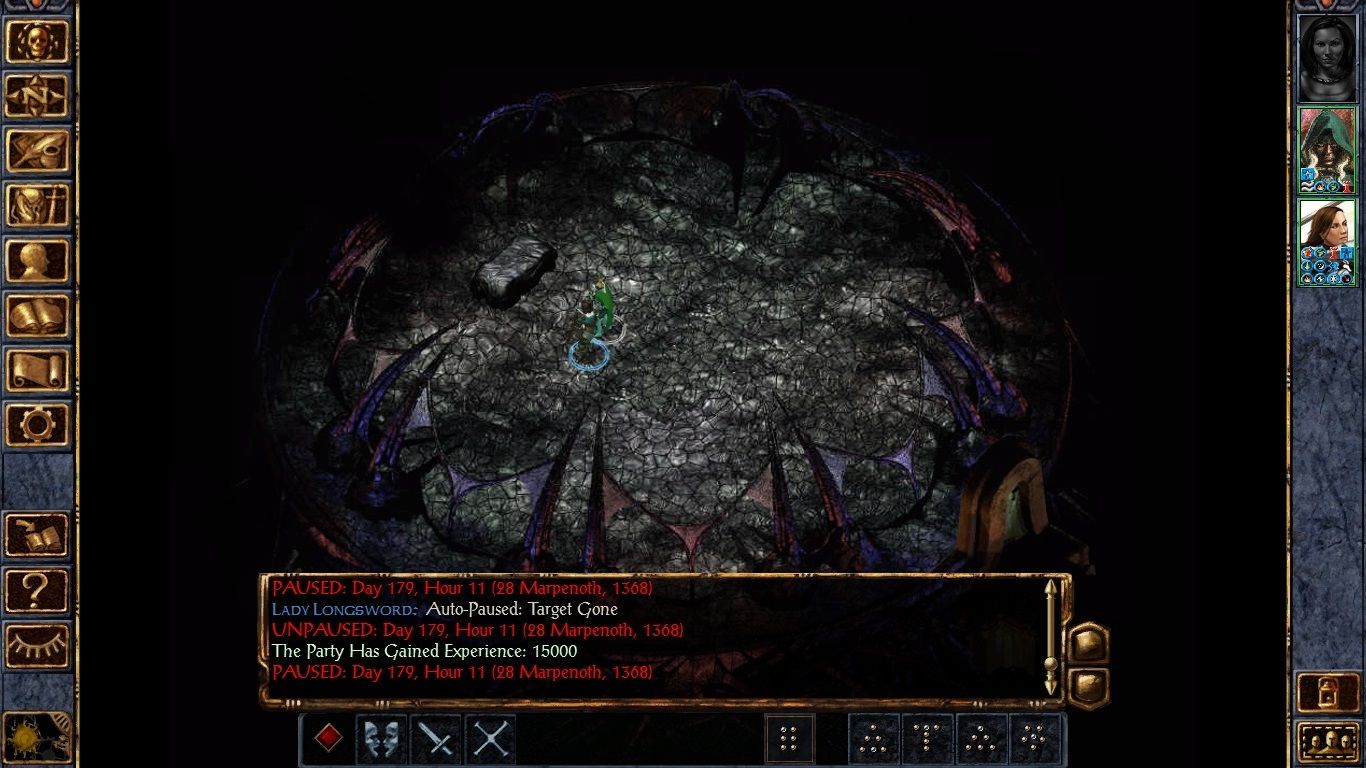This screenshot has height=768, width=1366.
Task: Select the attack action crossed swords icon
Action: 490,740
